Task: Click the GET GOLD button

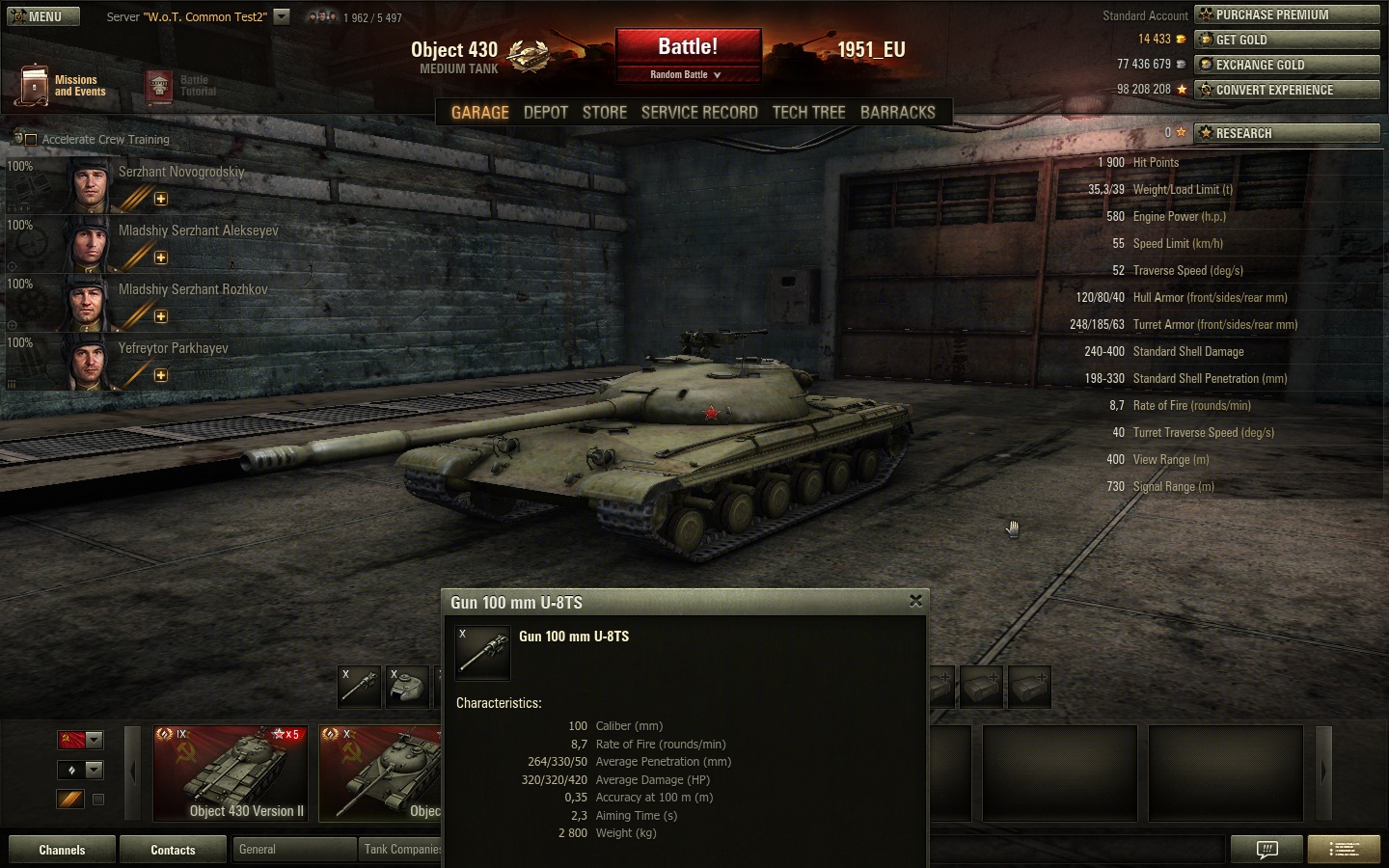Action: [1287, 40]
